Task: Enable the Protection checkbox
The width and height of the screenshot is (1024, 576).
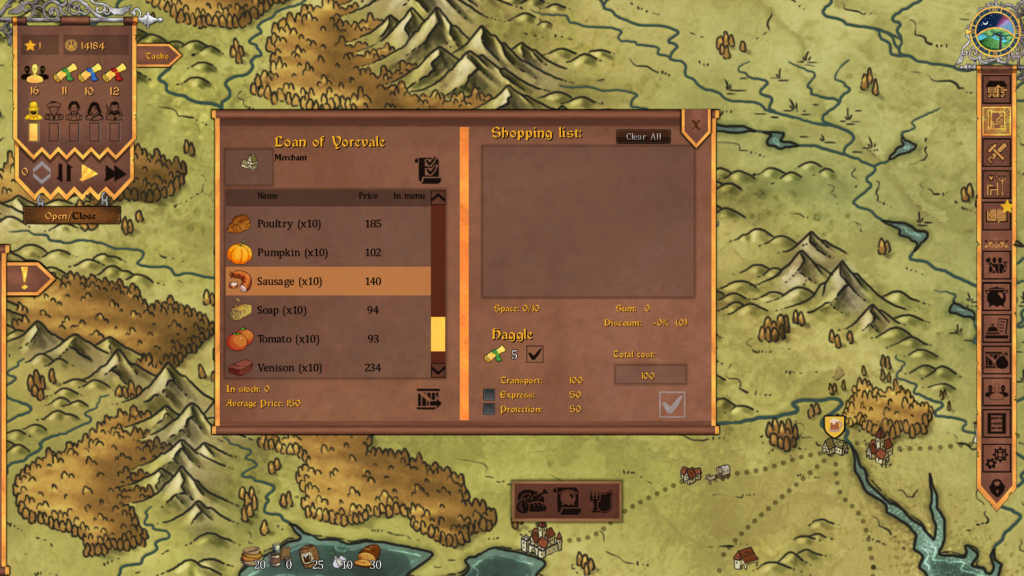Action: 489,409
